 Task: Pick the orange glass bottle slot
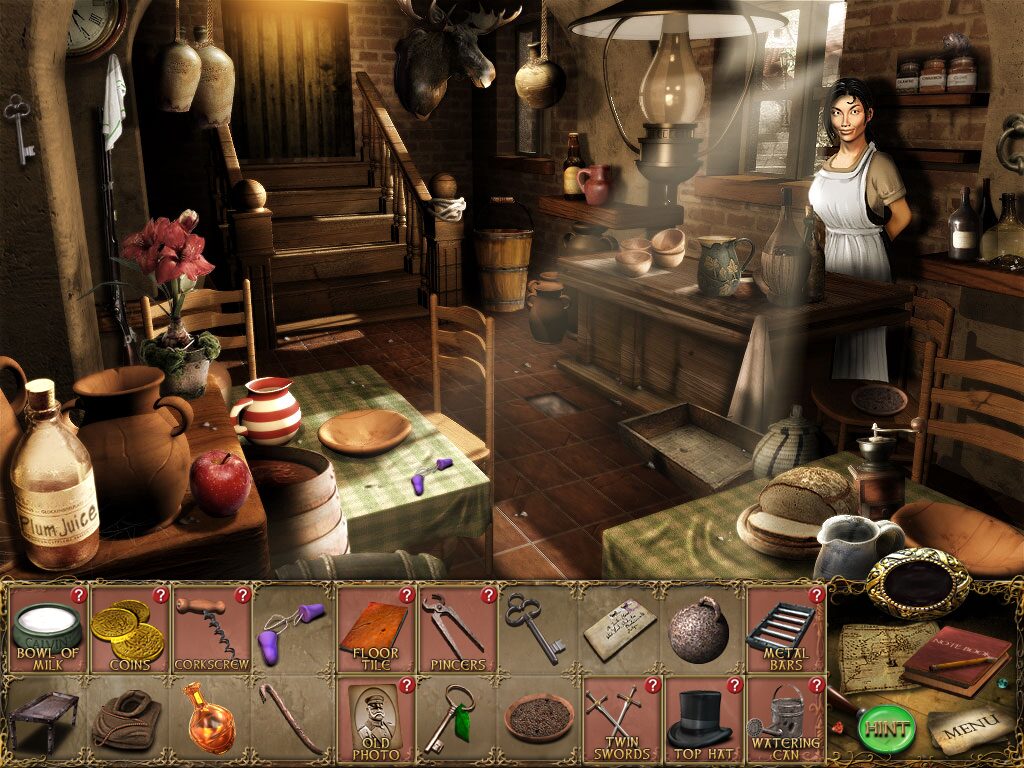(210, 718)
